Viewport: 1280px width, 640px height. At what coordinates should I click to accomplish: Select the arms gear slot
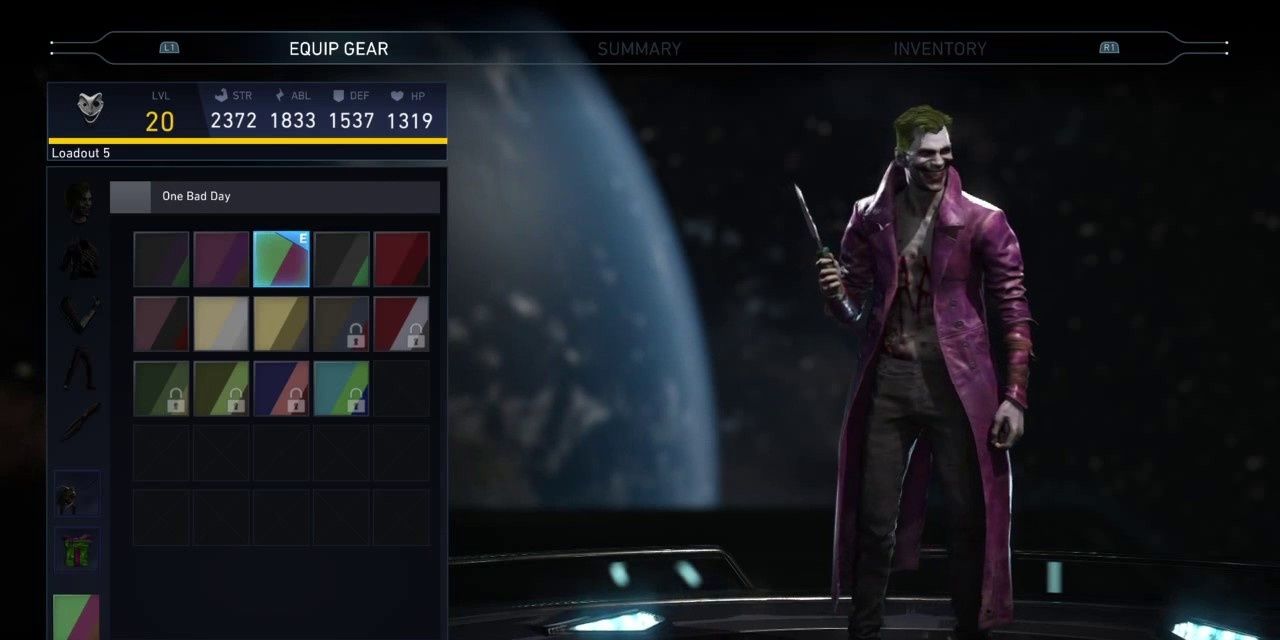coord(79,314)
